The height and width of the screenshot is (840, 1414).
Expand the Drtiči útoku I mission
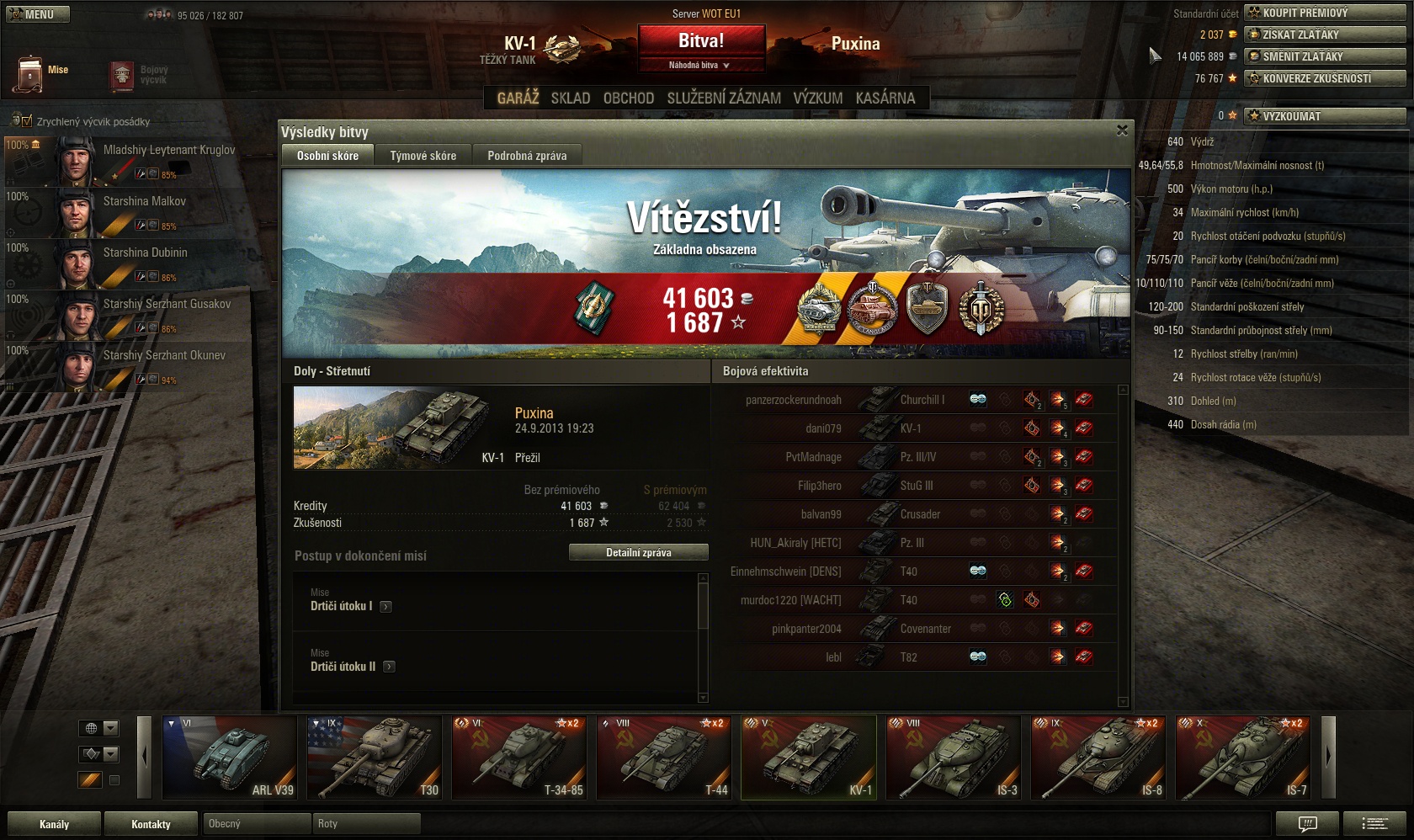[385, 606]
